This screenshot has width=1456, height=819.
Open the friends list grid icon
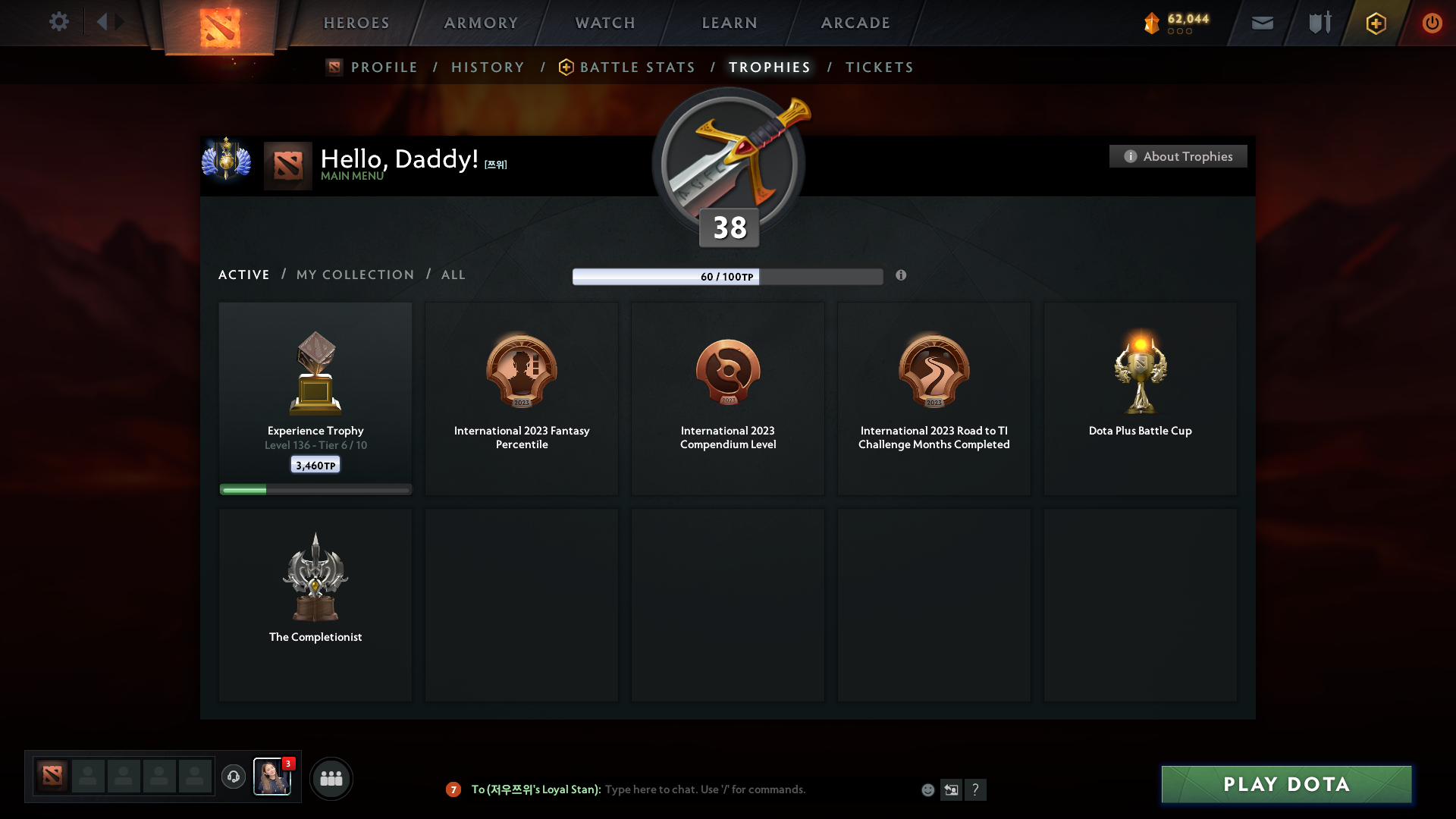coord(331,778)
